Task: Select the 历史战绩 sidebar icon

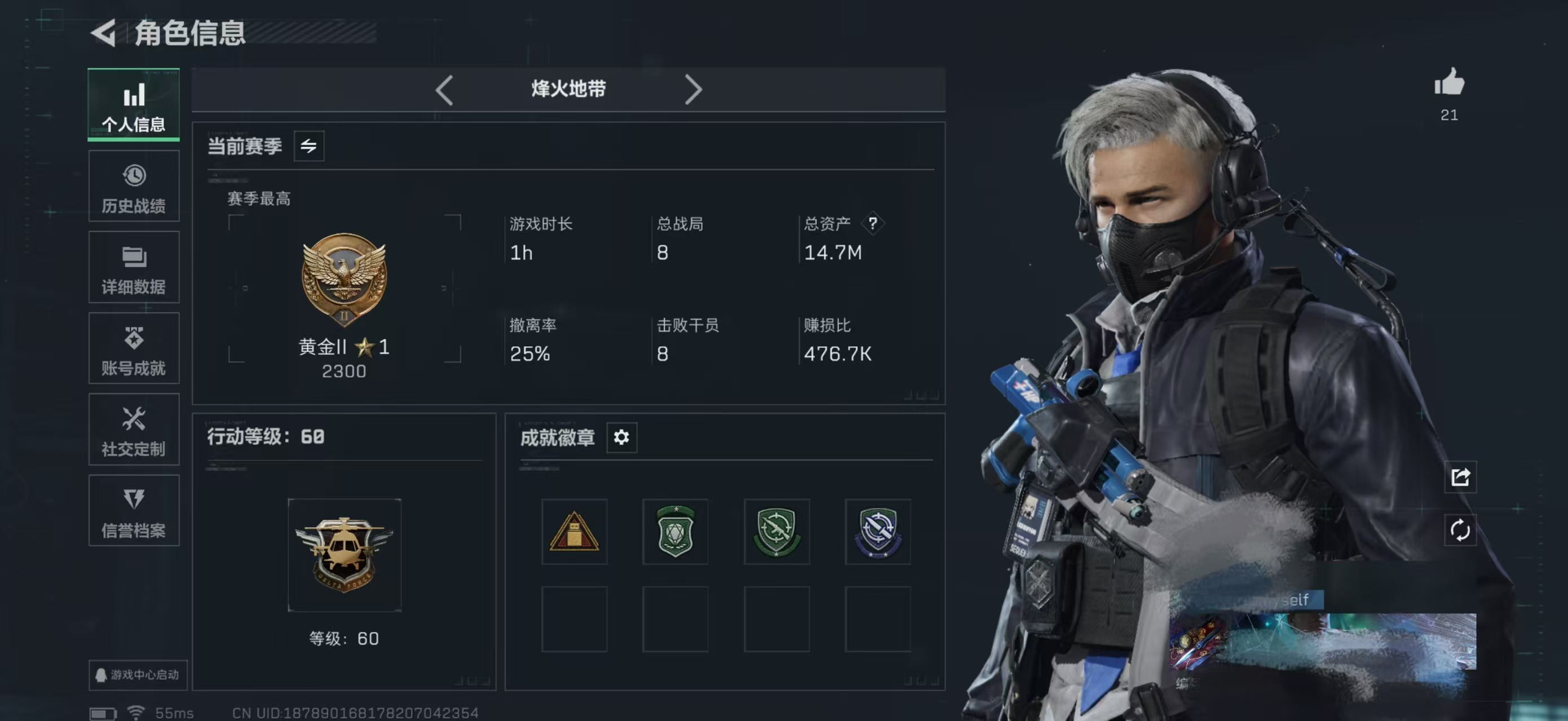Action: pyautogui.click(x=133, y=185)
